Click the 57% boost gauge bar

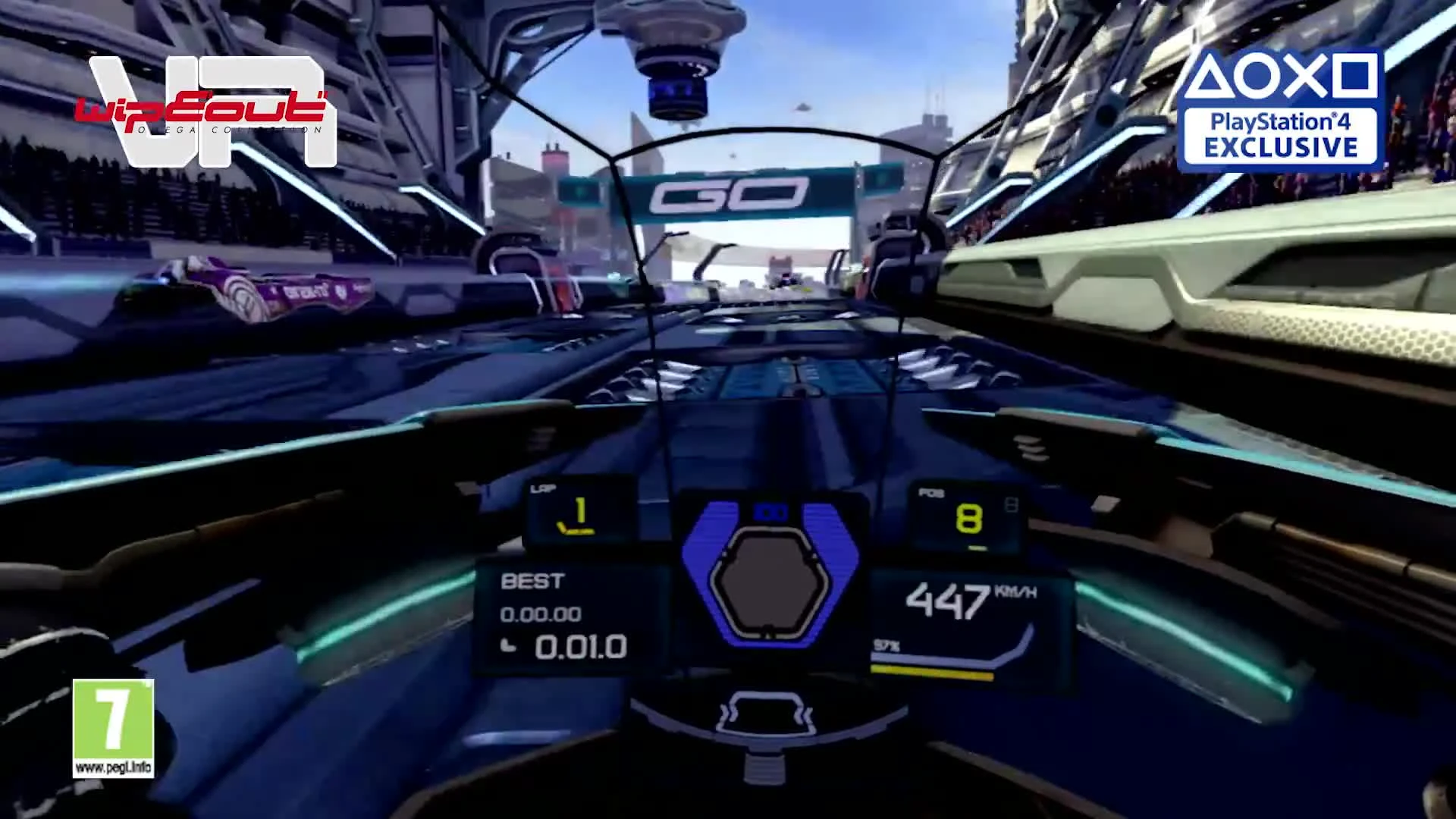[x=933, y=671]
